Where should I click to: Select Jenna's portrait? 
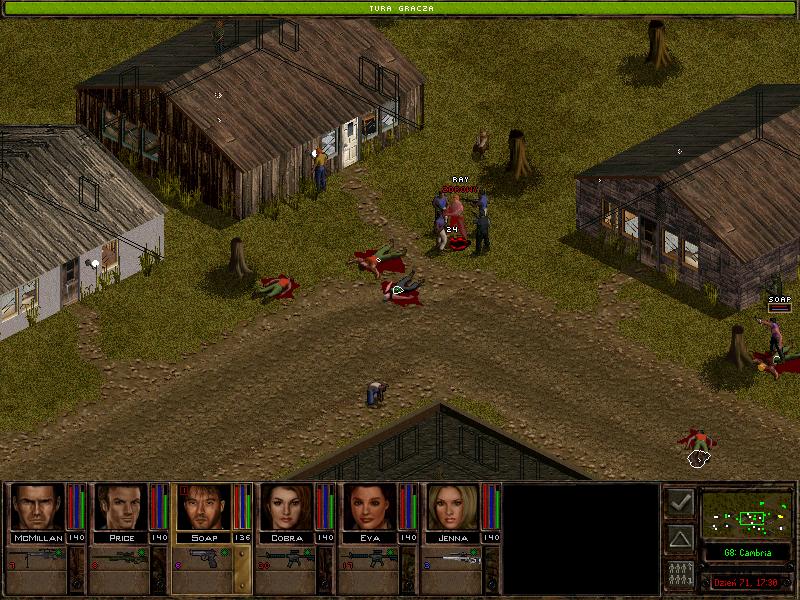click(452, 507)
